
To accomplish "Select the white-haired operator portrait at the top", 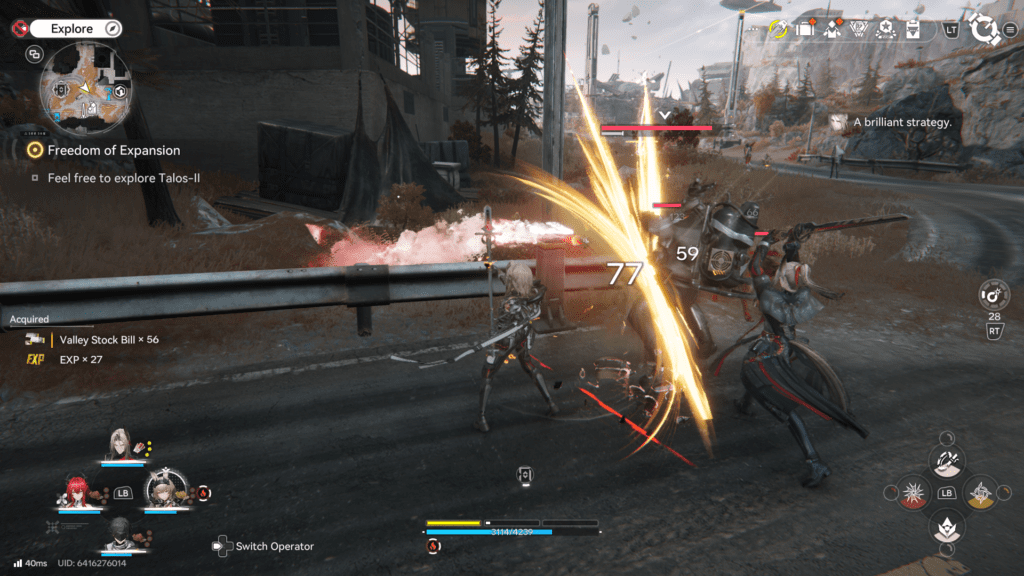I will [x=122, y=445].
